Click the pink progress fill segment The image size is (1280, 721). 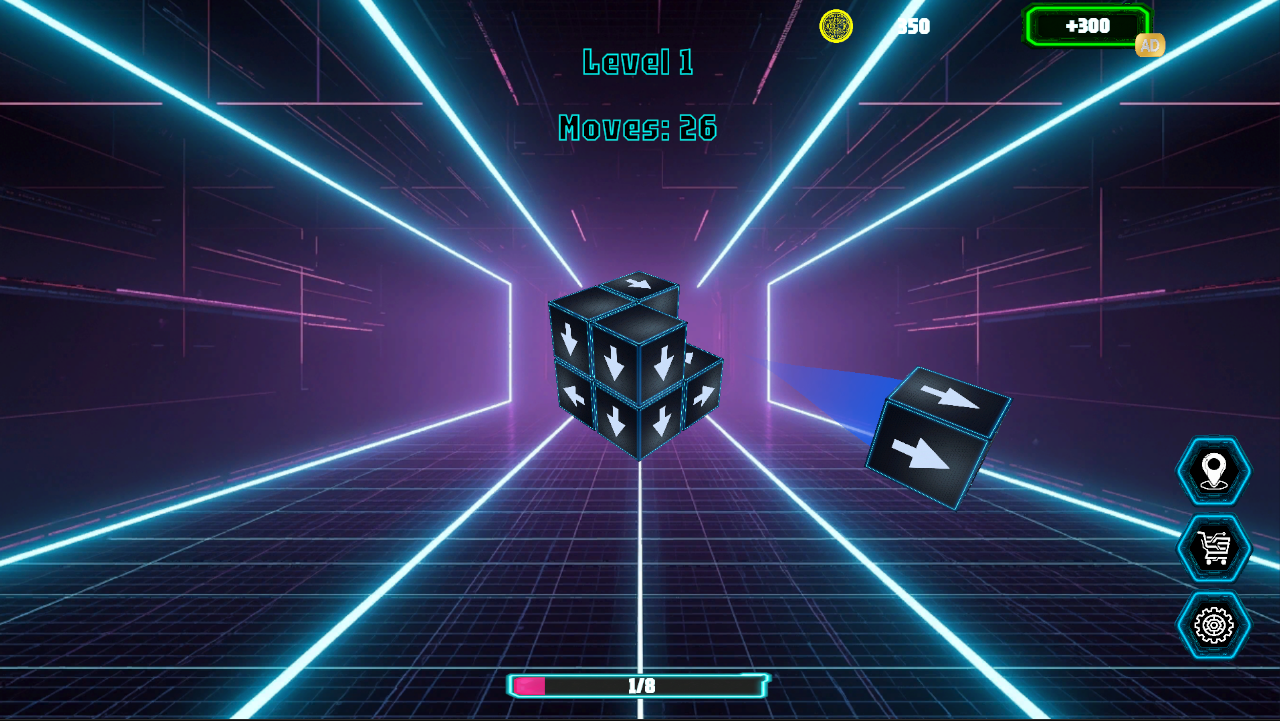tap(528, 687)
